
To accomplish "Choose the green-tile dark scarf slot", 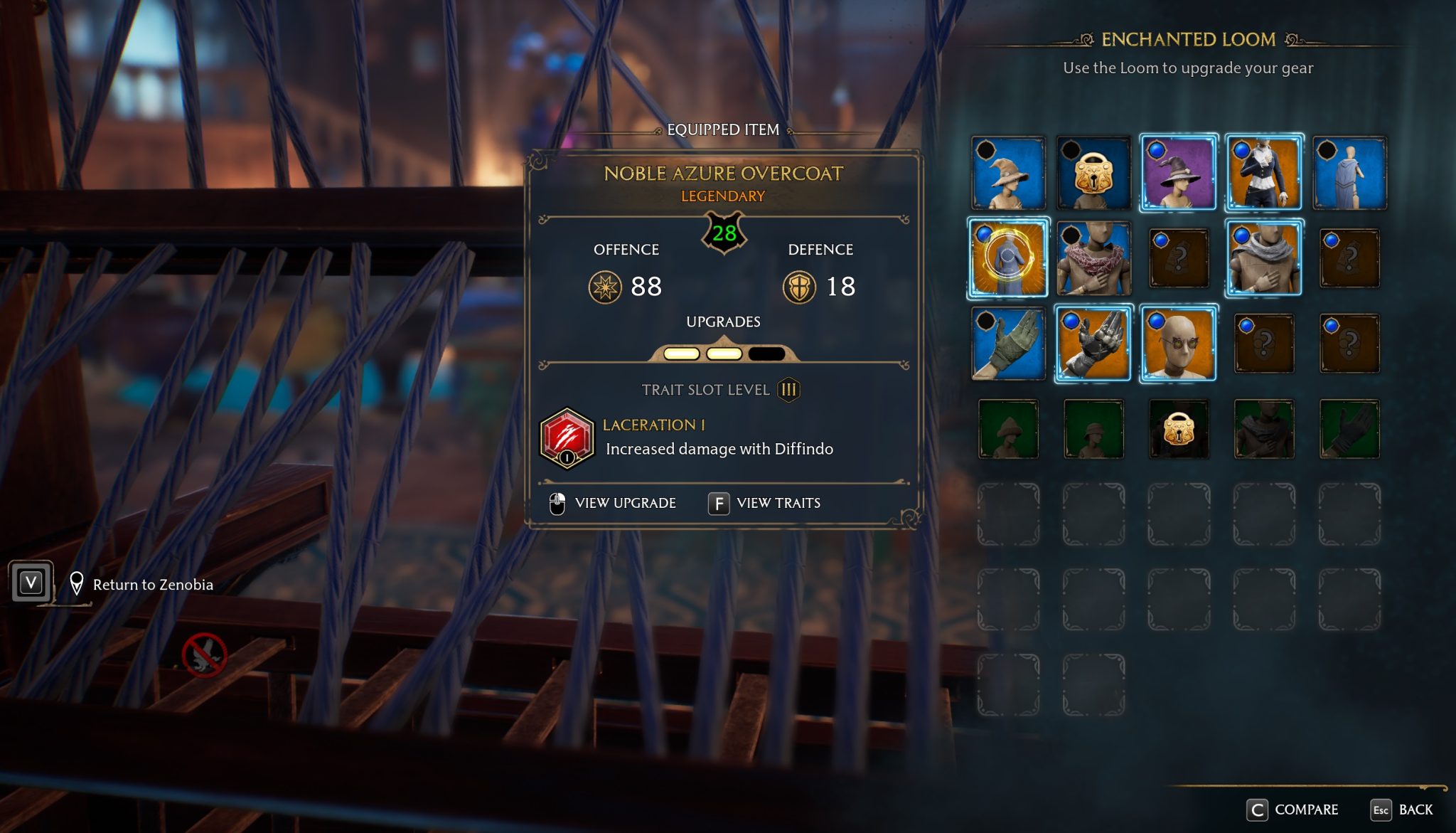I will pos(1263,429).
